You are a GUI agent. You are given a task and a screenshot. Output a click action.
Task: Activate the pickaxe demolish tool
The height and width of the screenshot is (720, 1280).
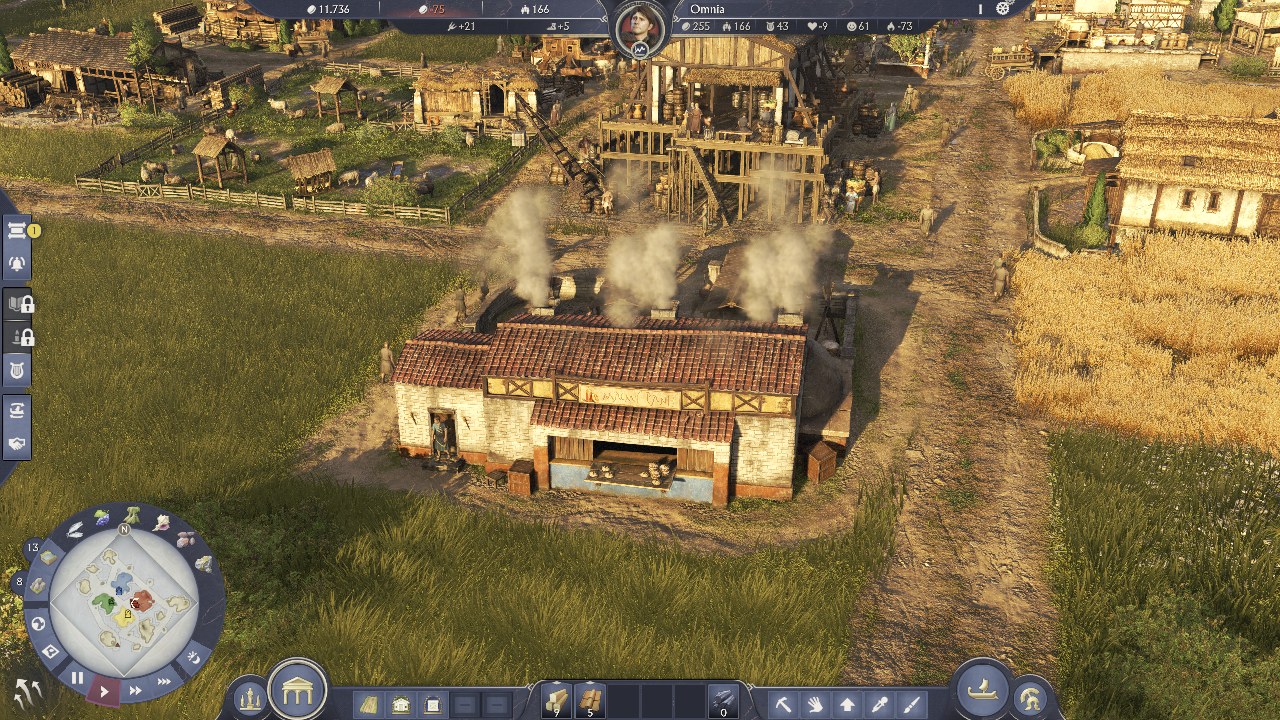click(783, 704)
